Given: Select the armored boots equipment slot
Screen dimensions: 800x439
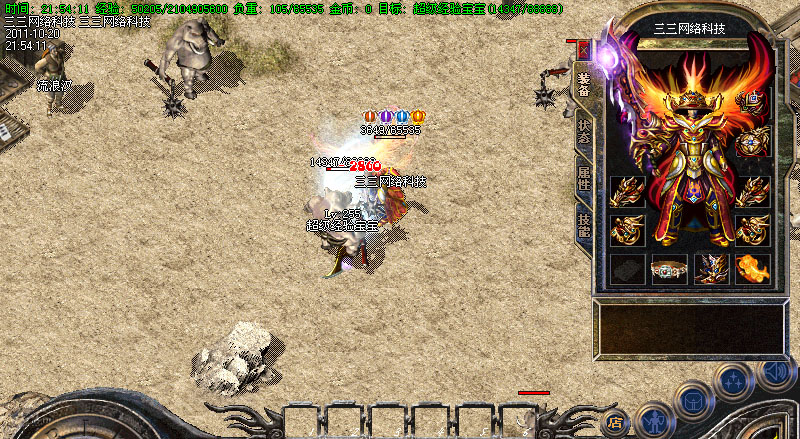Looking at the screenshot, I should click(711, 268).
